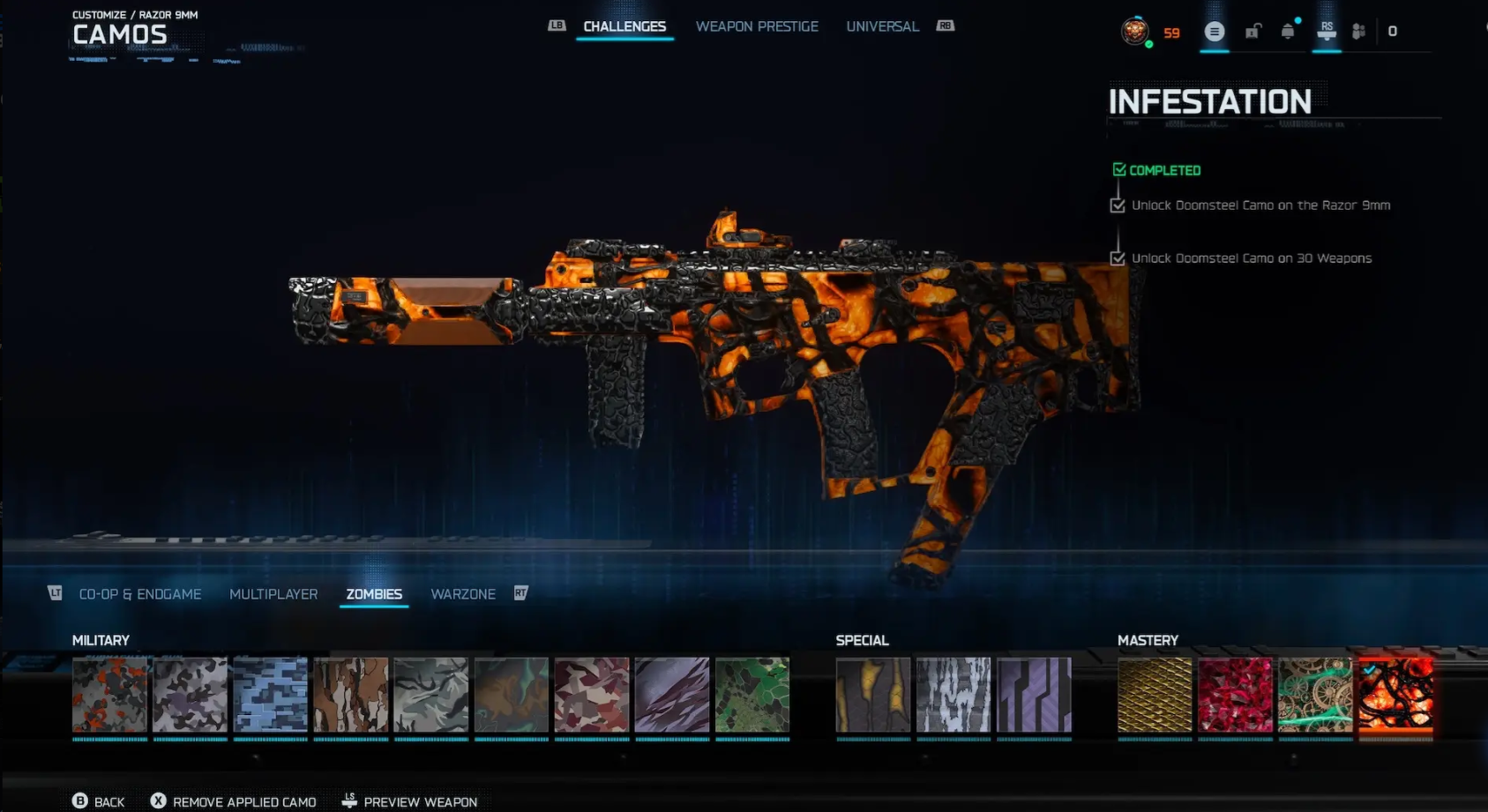Image resolution: width=1488 pixels, height=812 pixels.
Task: Click the LT trigger expander for category tabs
Action: pos(55,593)
